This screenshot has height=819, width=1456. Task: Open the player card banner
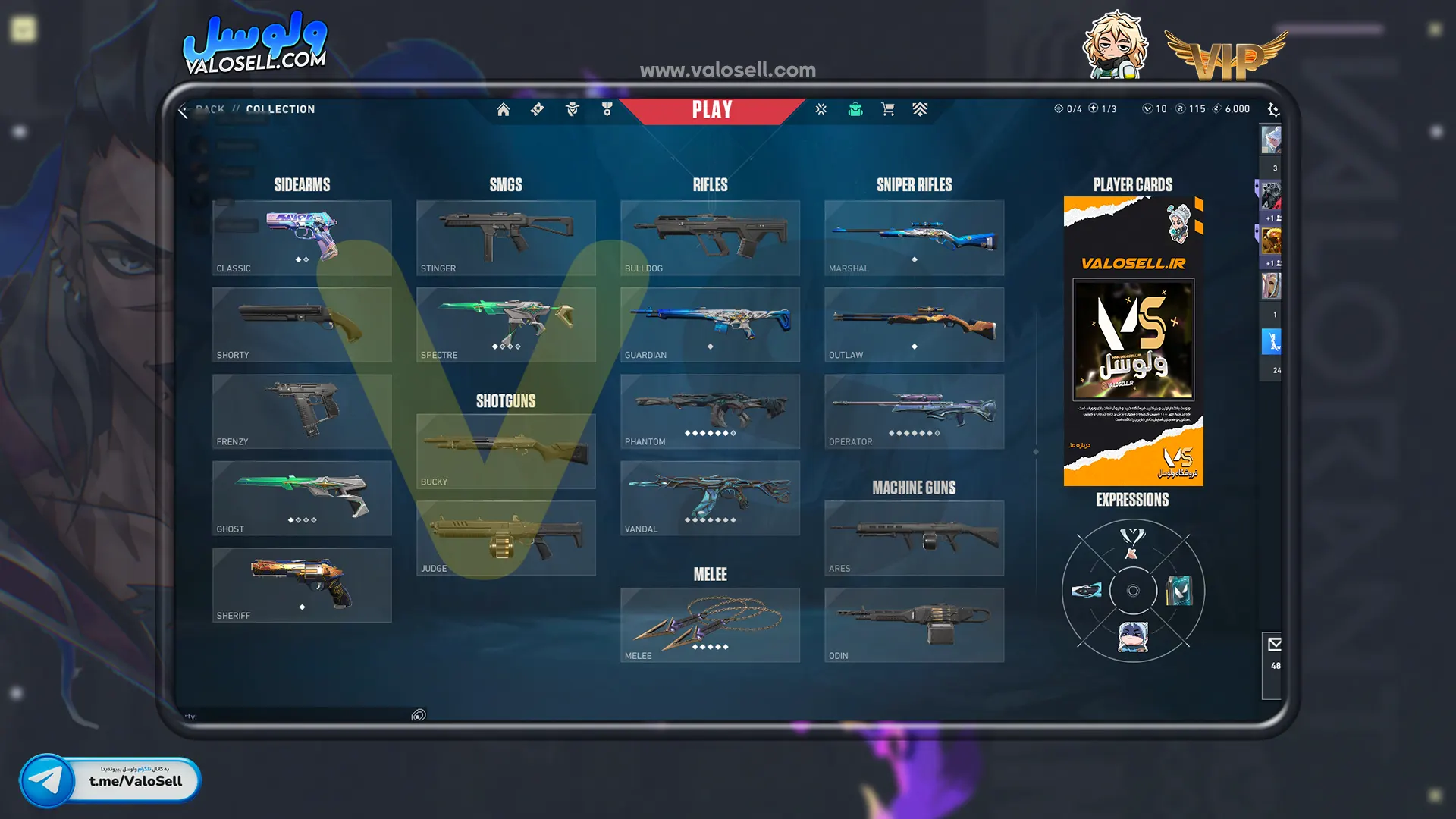coord(1133,341)
